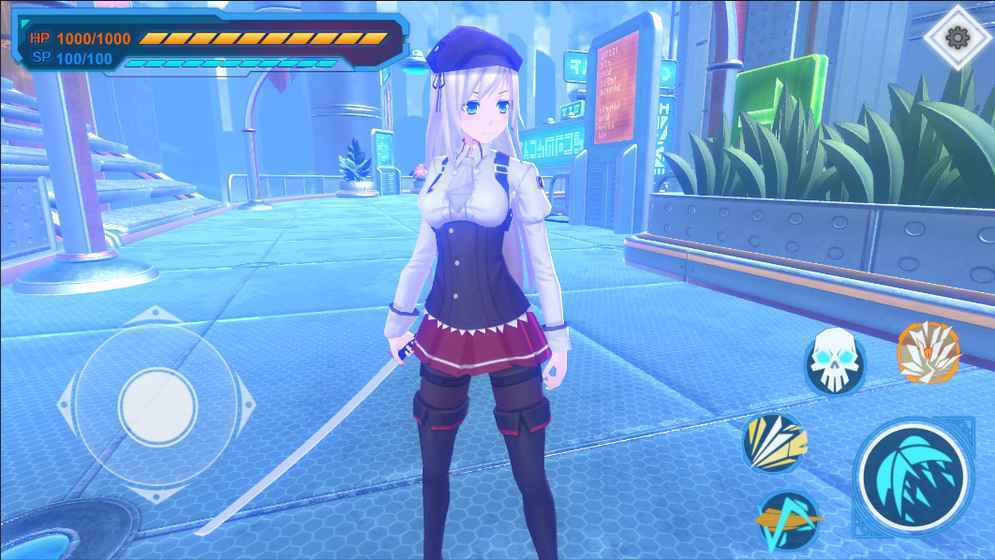
Task: Use the orange claw burst skill
Action: point(928,353)
